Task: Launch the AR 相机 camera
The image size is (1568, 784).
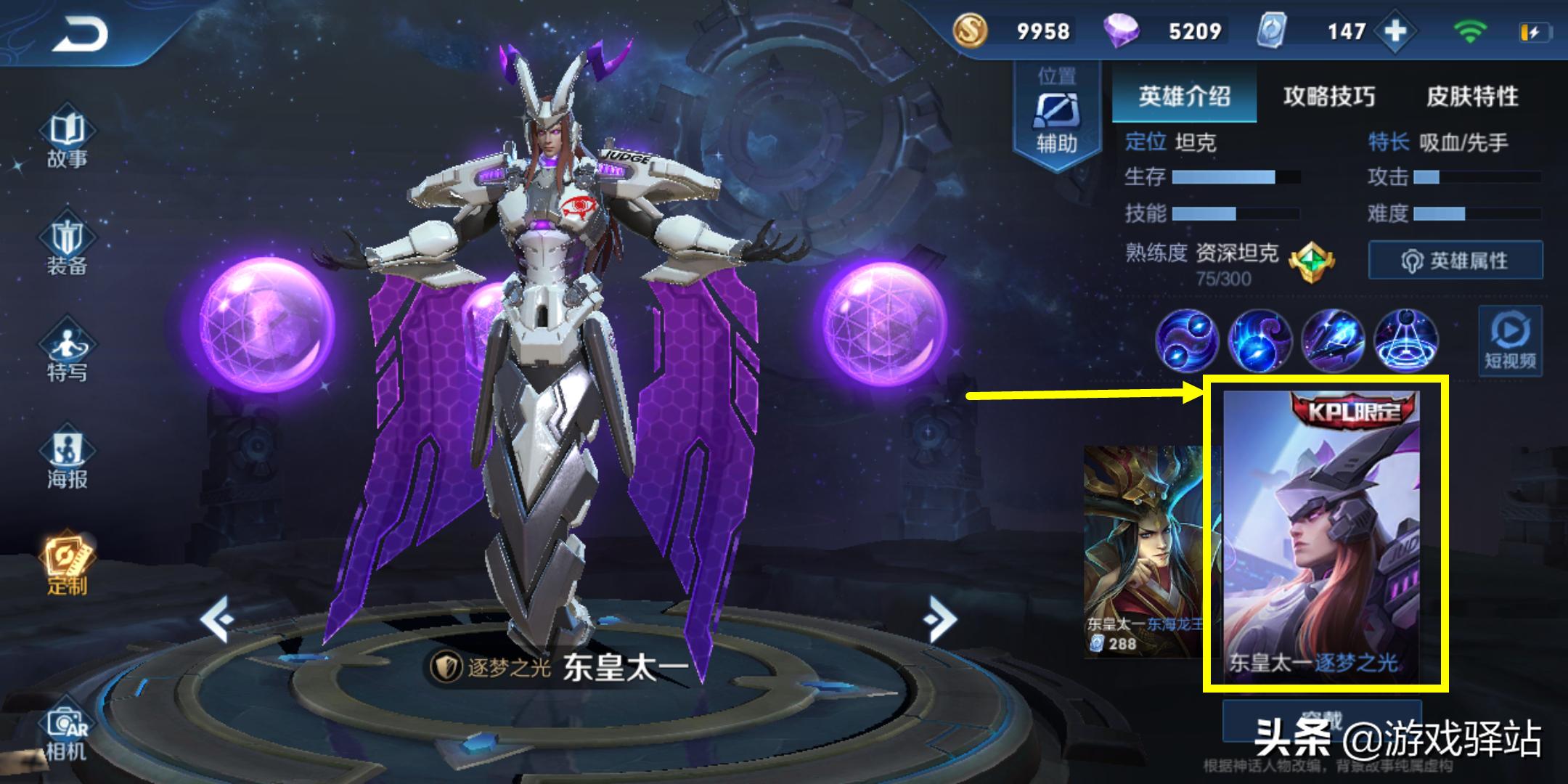Action: [67, 733]
